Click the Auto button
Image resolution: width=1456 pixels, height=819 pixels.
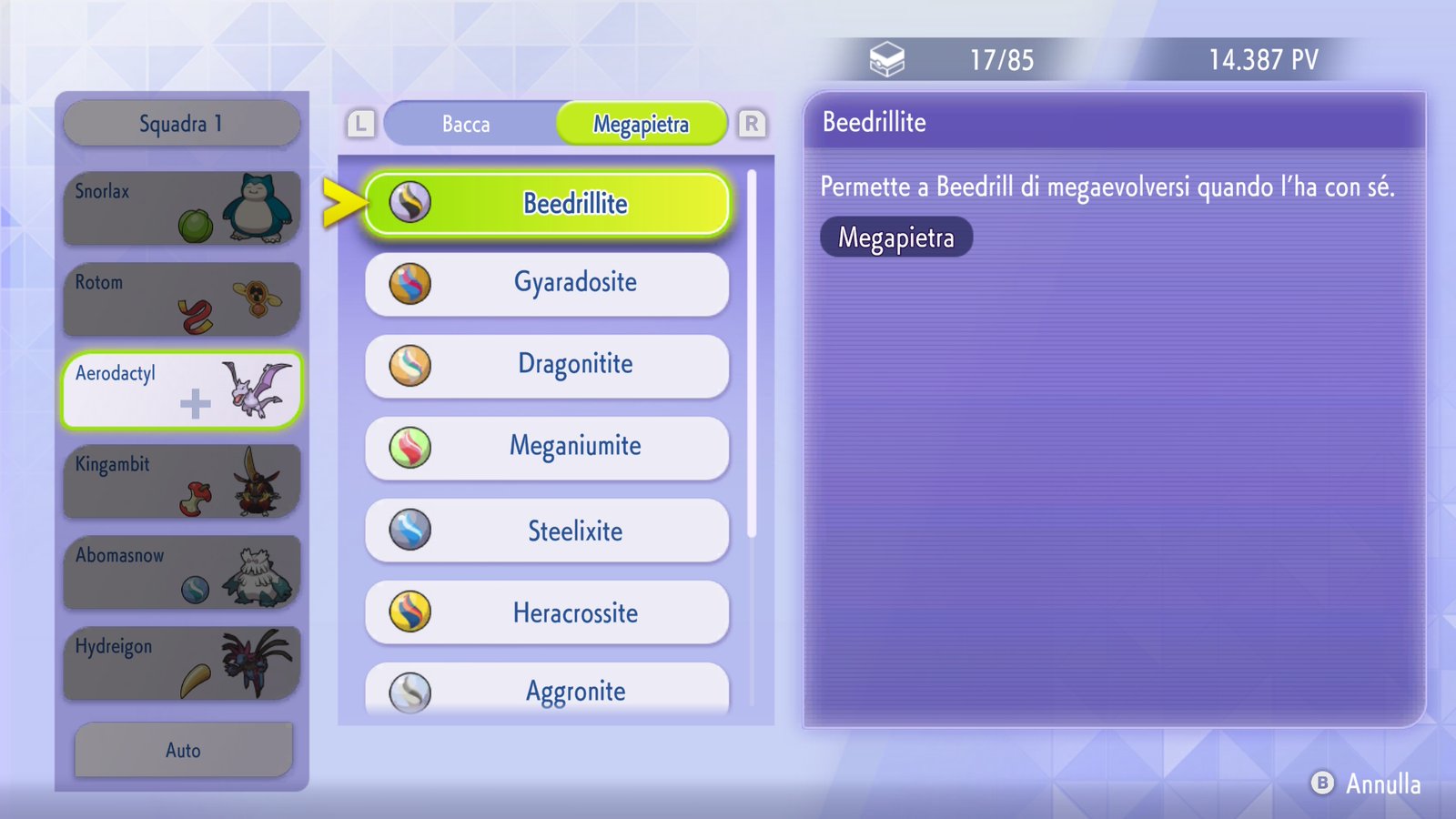point(183,750)
